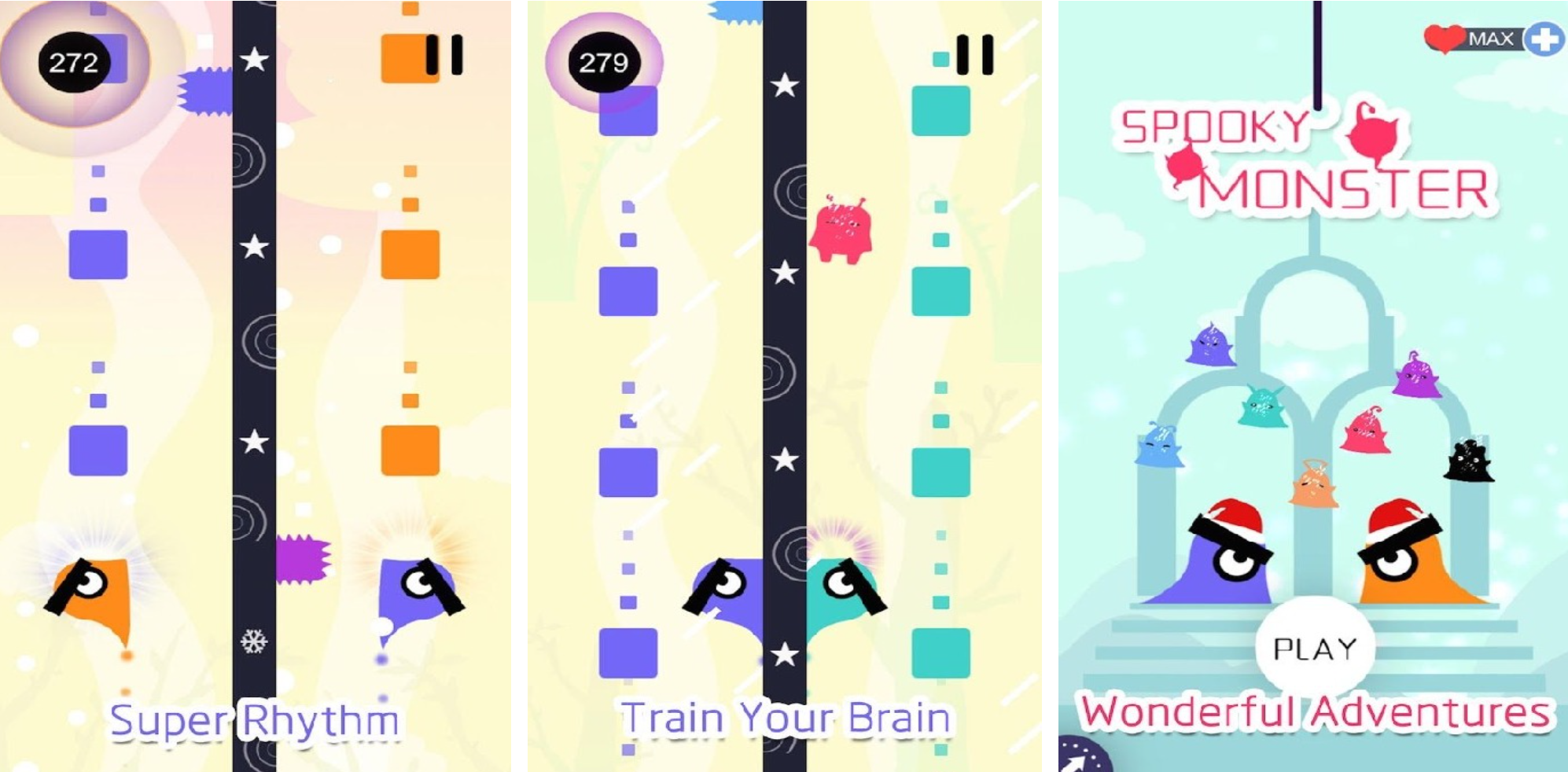Start the game with the PLAY button
The width and height of the screenshot is (1568, 772).
[1315, 649]
